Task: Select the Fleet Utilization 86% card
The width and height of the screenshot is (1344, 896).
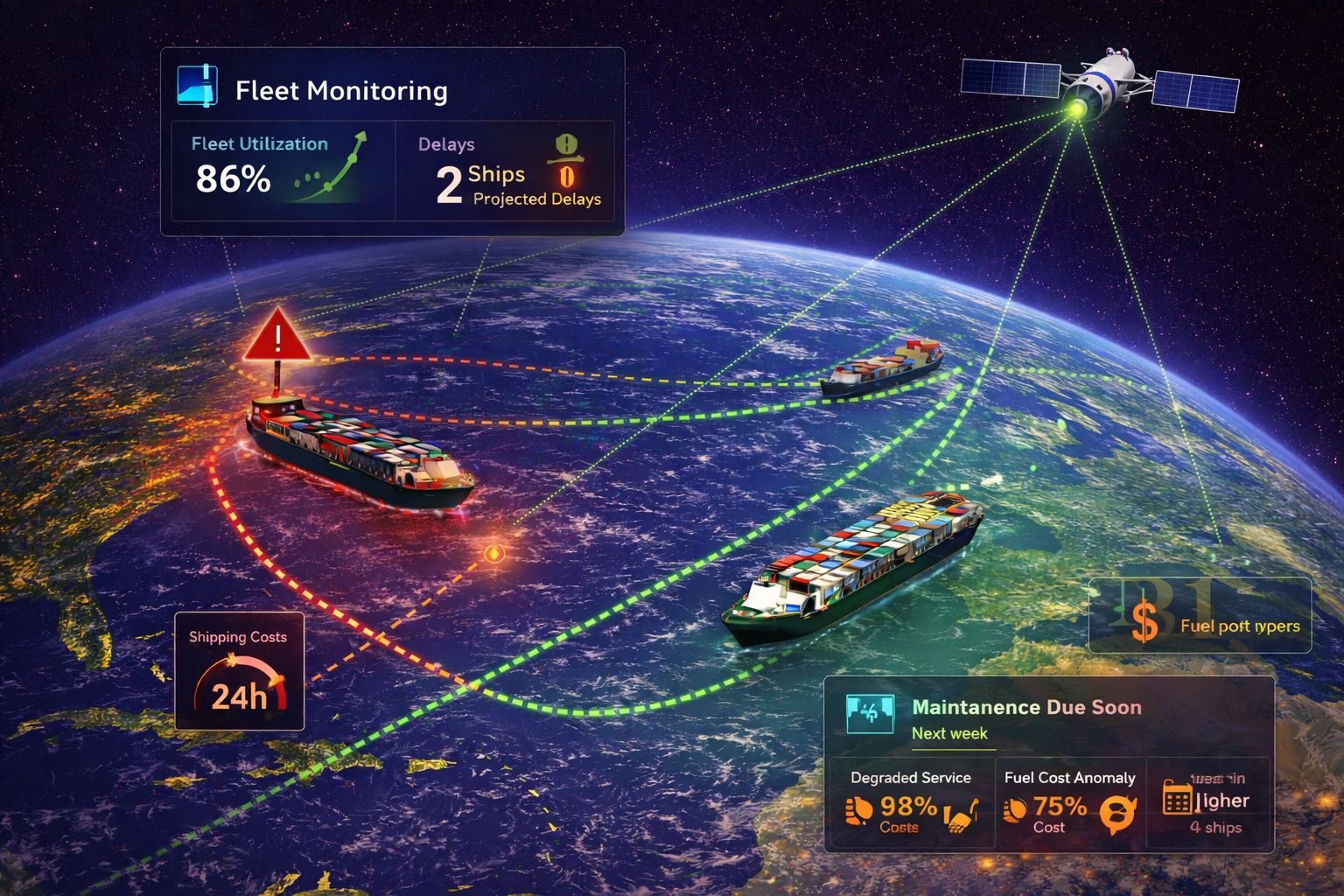Action: 282,170
